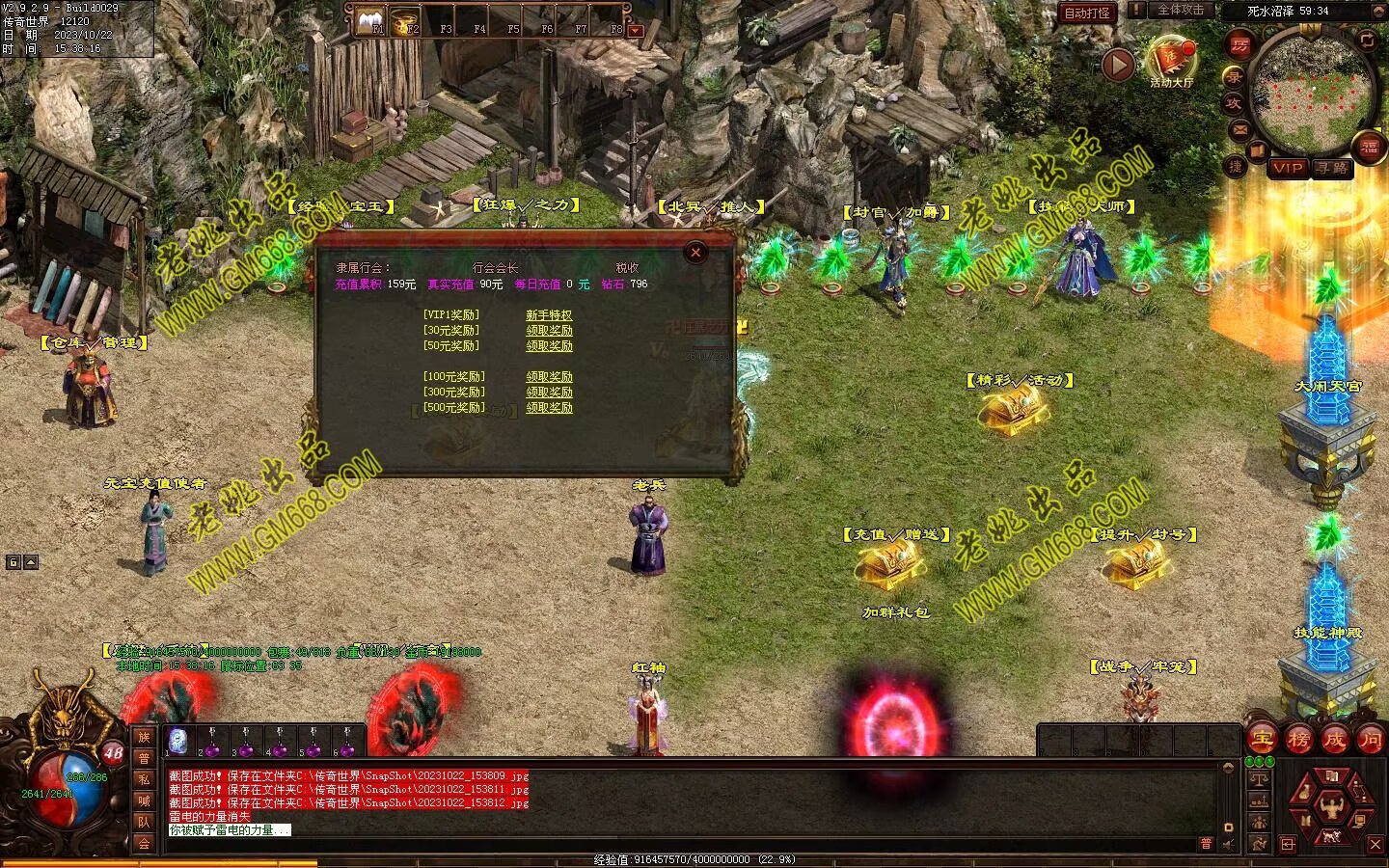Open the trade scales icon
Image resolution: width=1389 pixels, height=868 pixels.
click(1258, 779)
